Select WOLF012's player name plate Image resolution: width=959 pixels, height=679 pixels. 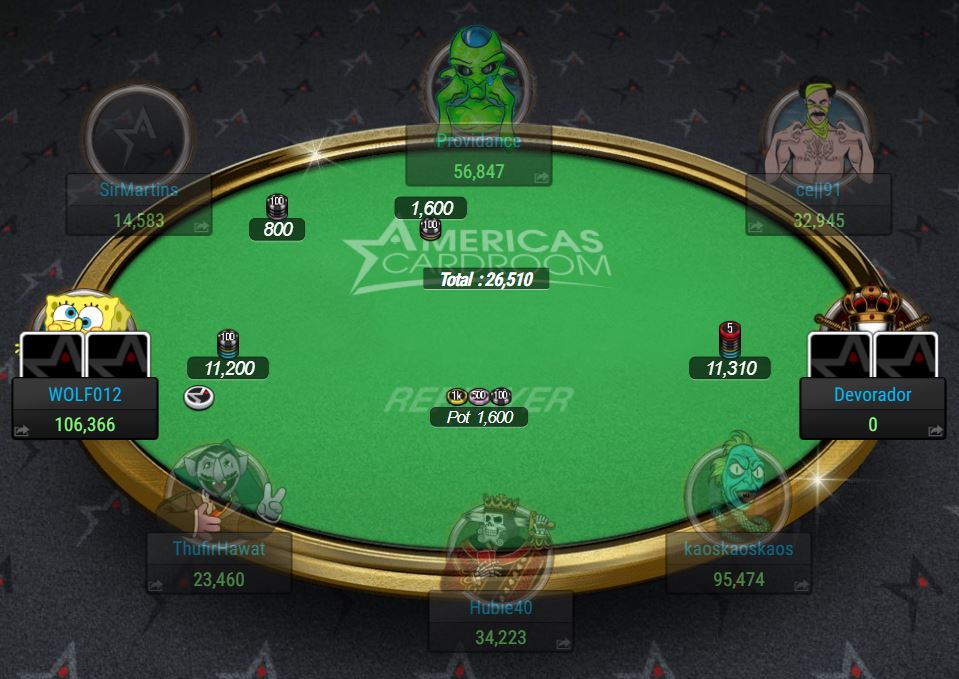(85, 408)
